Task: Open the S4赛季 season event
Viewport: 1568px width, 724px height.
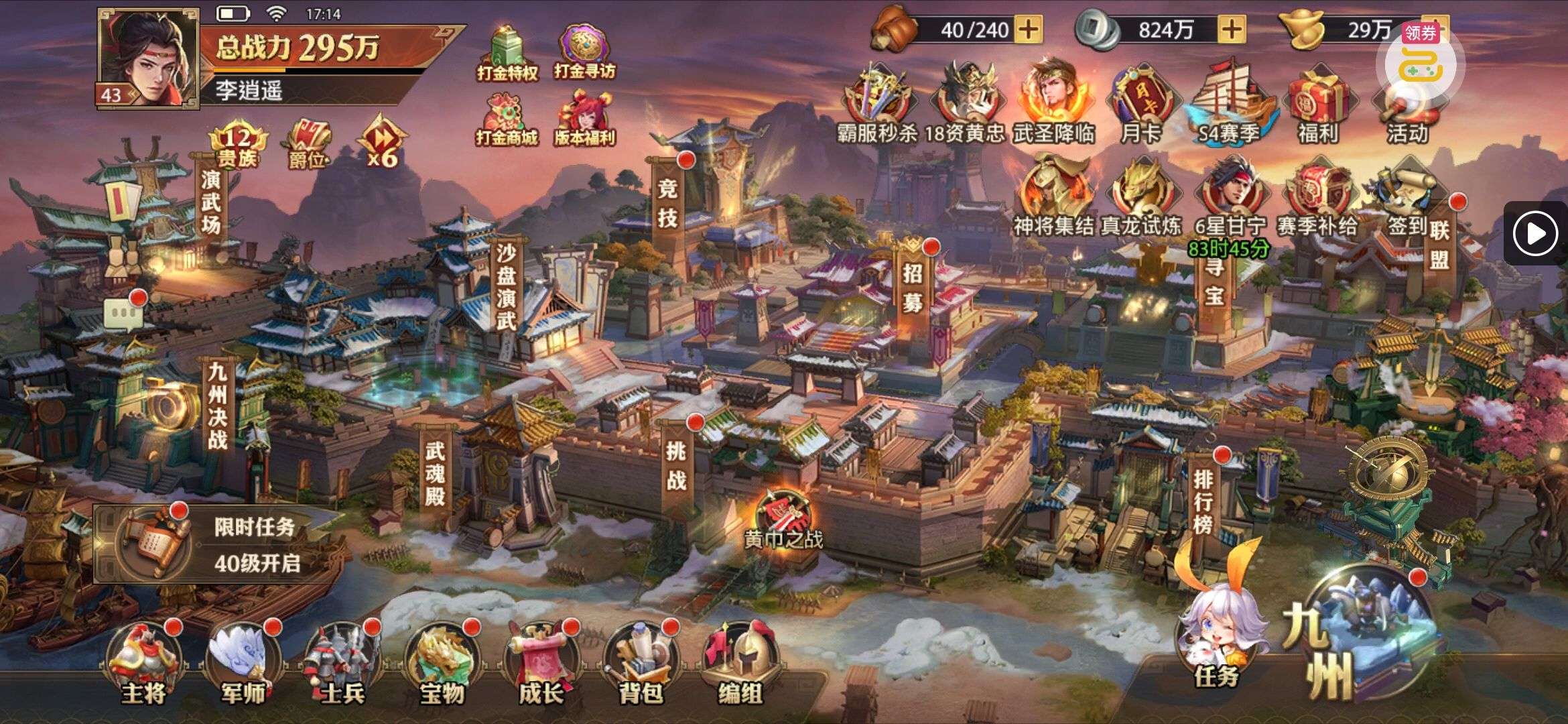Action: coord(1228,107)
